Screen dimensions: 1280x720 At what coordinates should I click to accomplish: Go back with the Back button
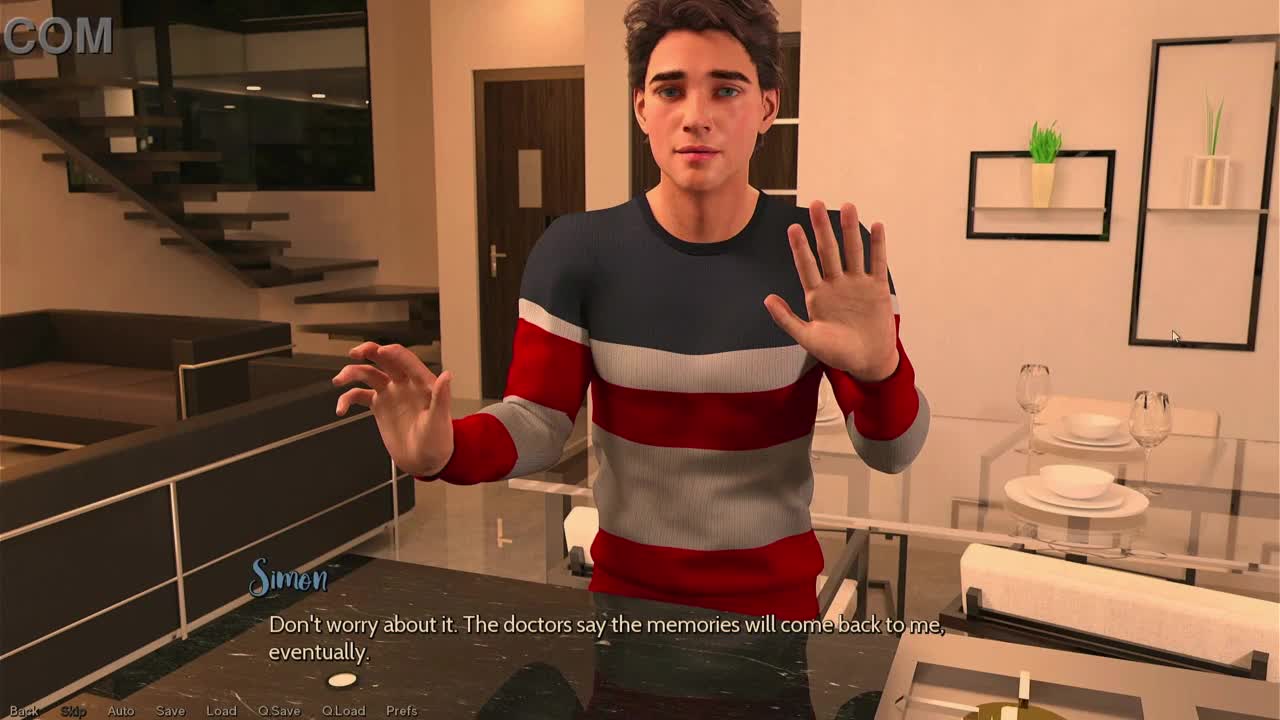(x=24, y=711)
